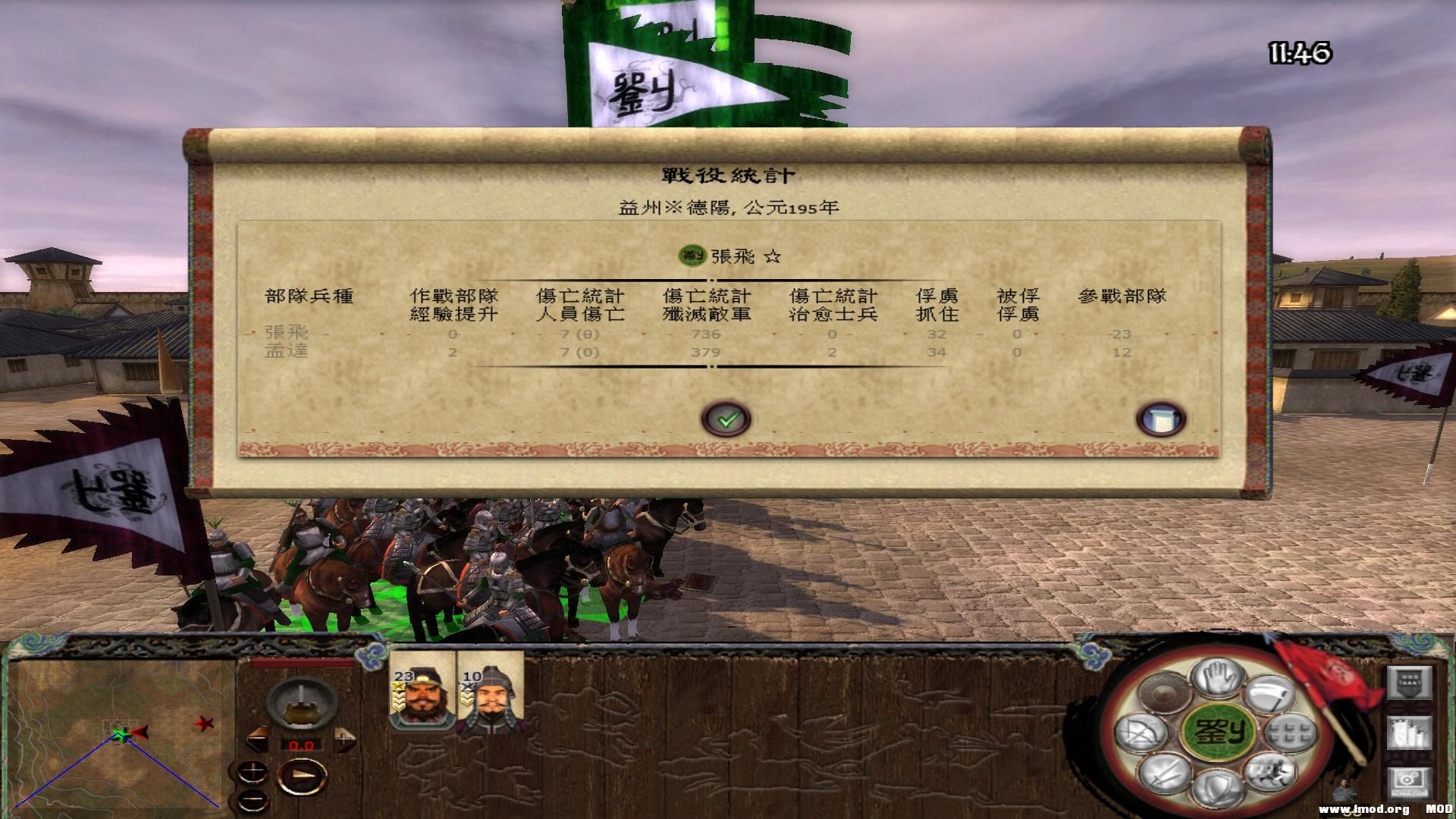This screenshot has height=819, width=1456.
Task: Confirm battle statistics with green checkmark
Action: pyautogui.click(x=726, y=418)
